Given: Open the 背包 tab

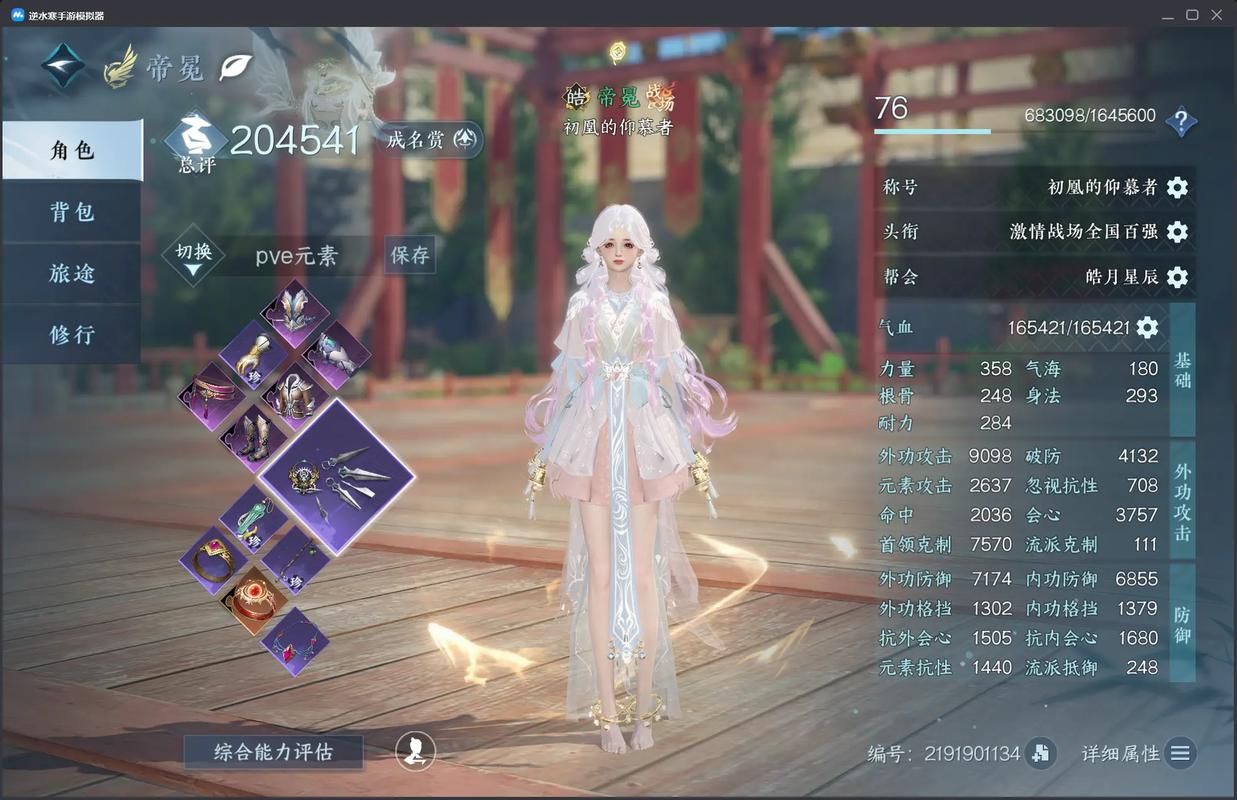Looking at the screenshot, I should point(72,212).
